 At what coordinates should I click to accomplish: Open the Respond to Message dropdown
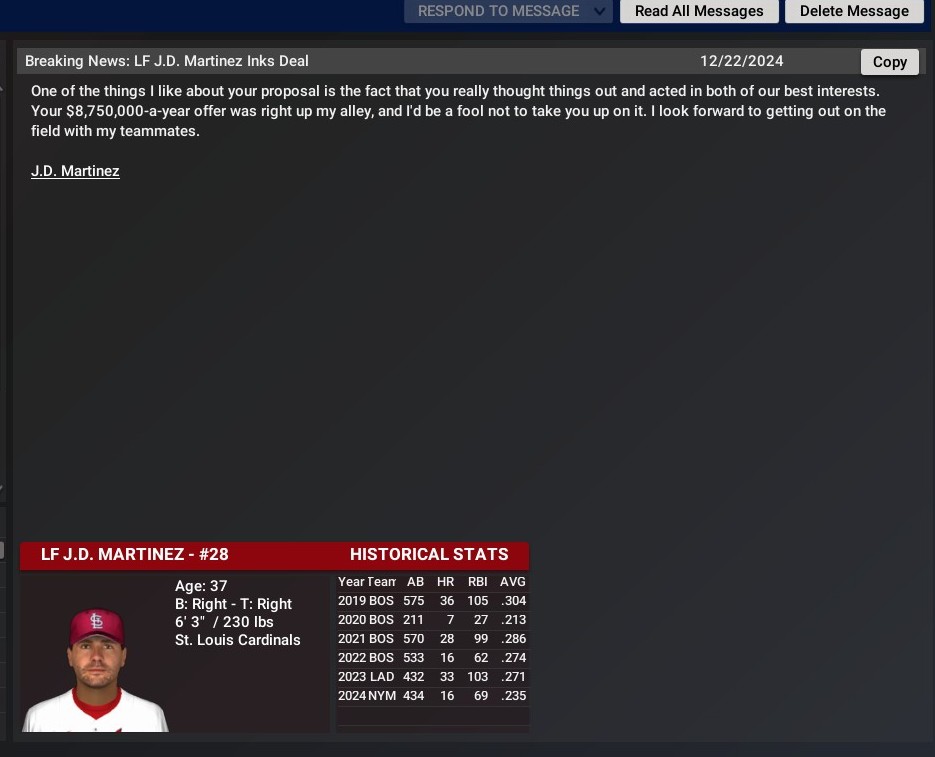(508, 11)
